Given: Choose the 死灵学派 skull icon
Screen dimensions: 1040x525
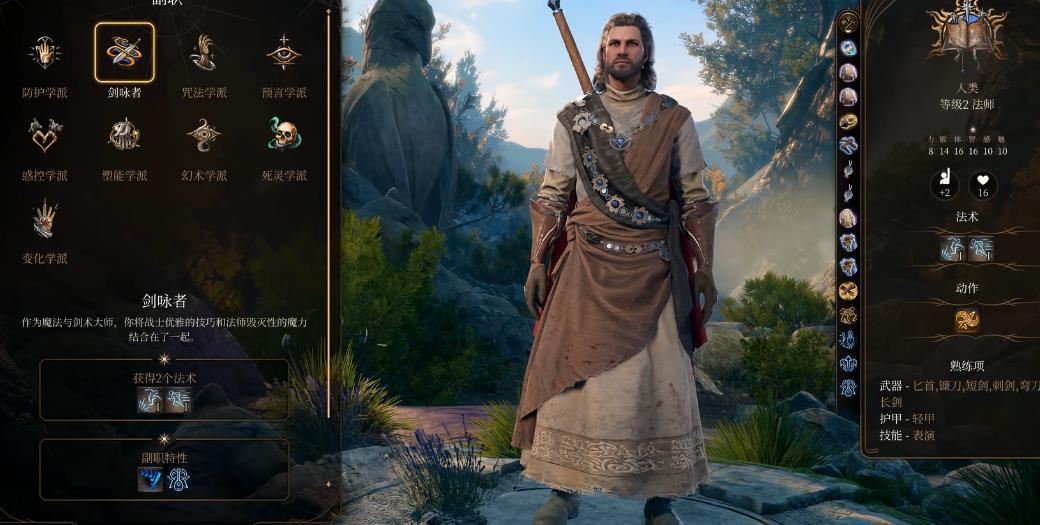Looking at the screenshot, I should 284,135.
